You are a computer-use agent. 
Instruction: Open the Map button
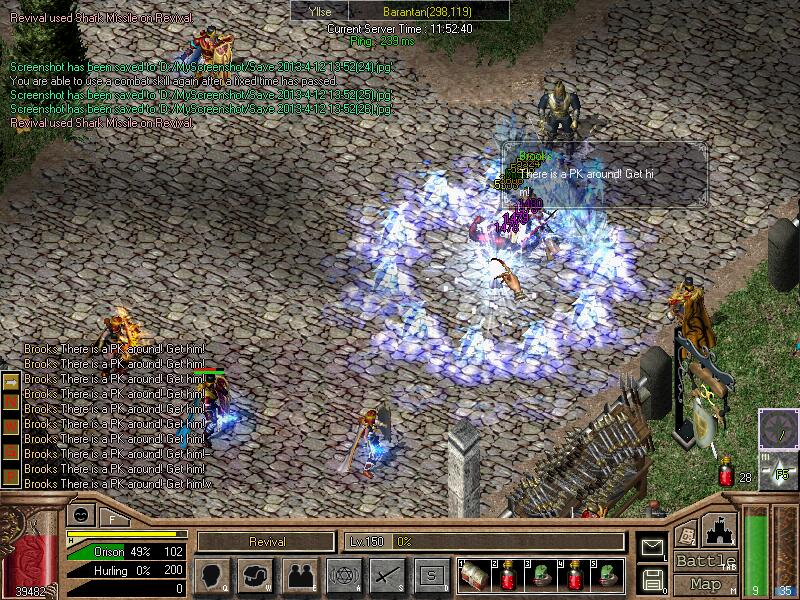coord(705,584)
